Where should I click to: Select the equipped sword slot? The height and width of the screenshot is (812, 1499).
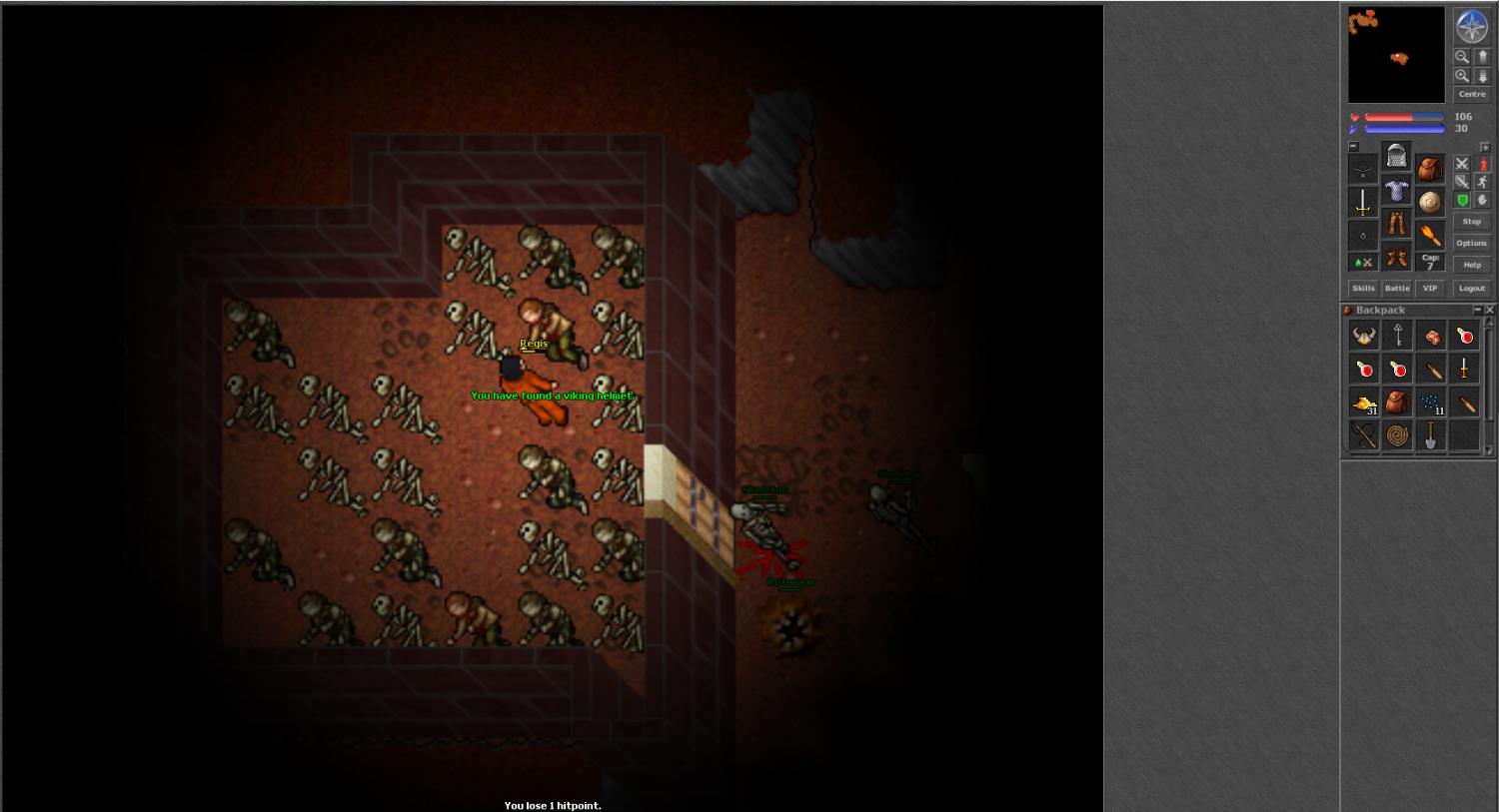[1363, 203]
